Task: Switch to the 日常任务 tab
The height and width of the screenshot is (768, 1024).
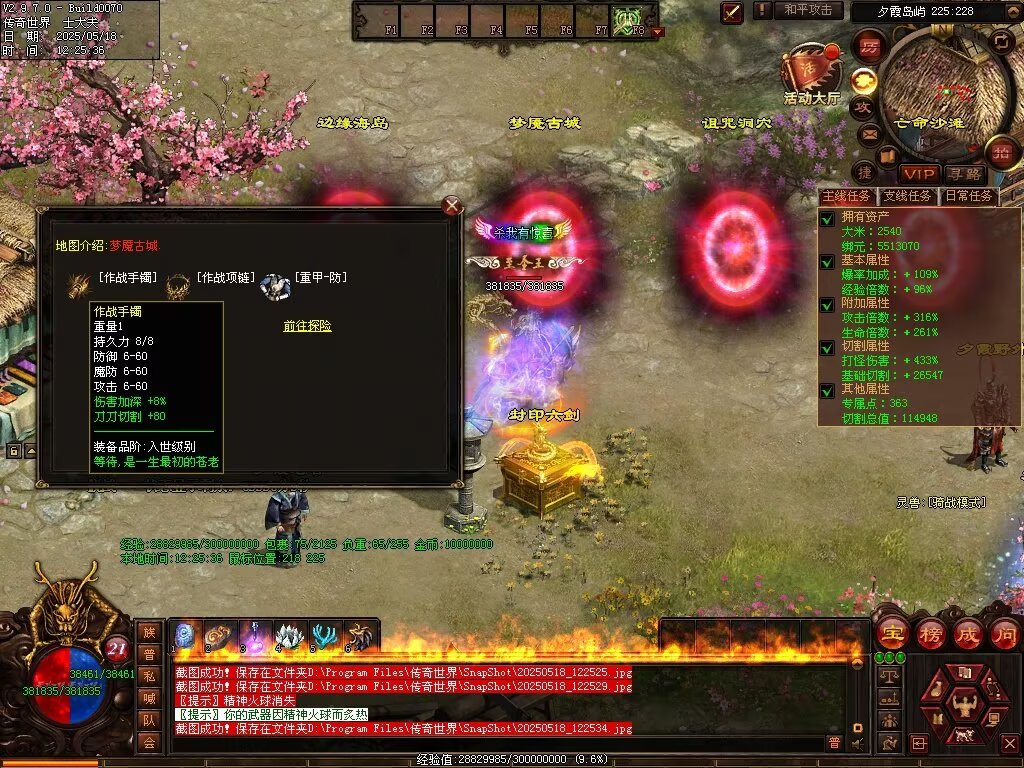Action: [968, 196]
